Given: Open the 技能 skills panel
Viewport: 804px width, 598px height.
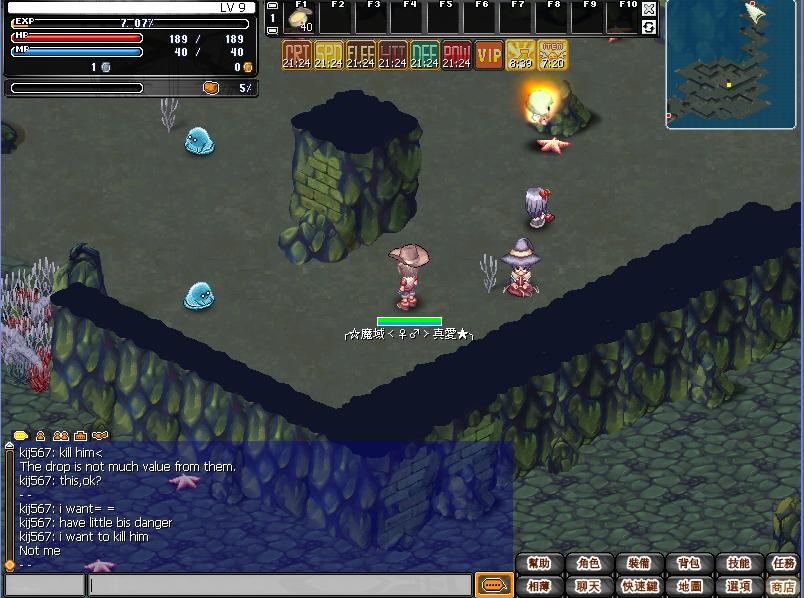Looking at the screenshot, I should tap(738, 564).
